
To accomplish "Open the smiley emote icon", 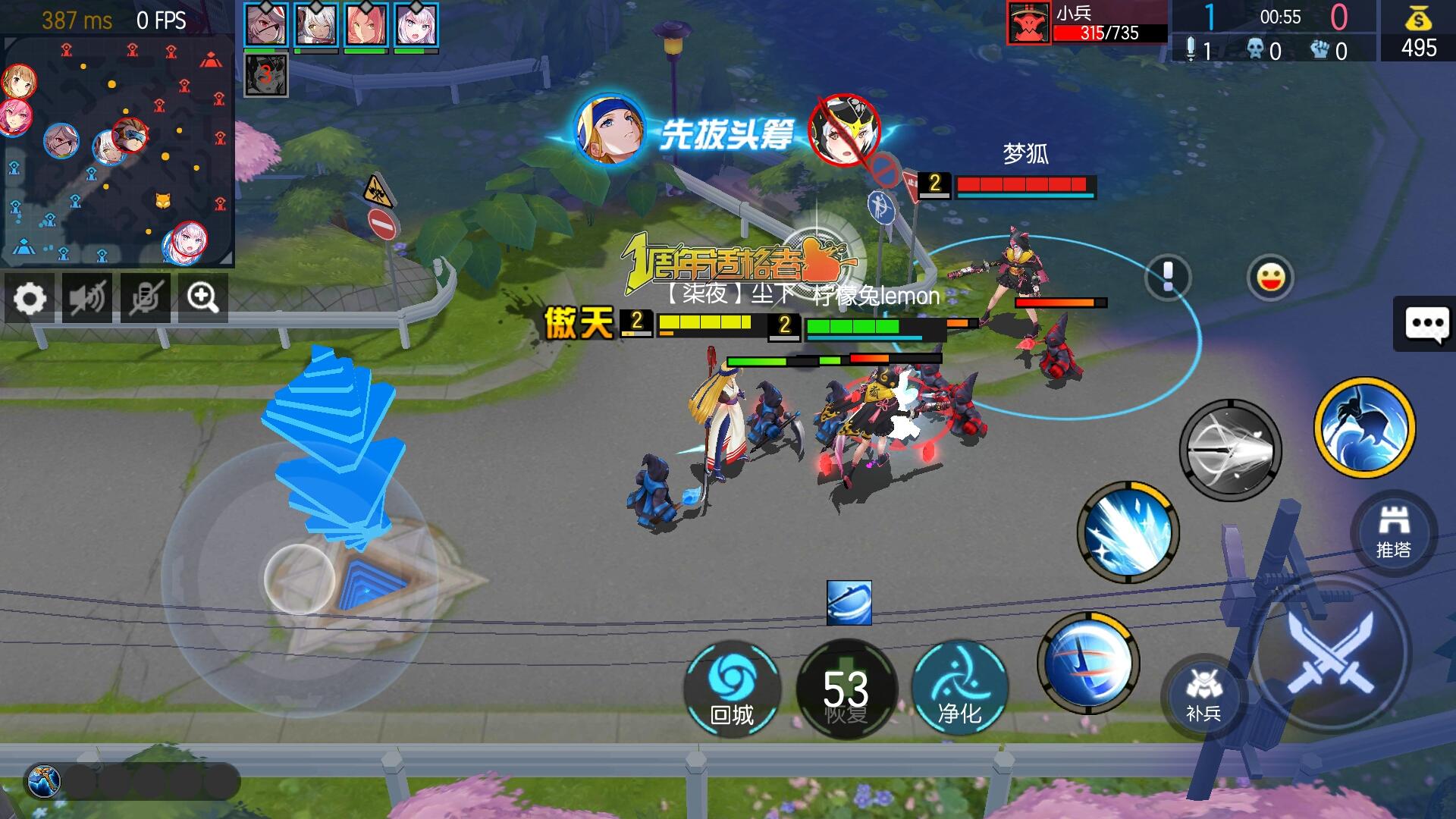I will 1272,278.
